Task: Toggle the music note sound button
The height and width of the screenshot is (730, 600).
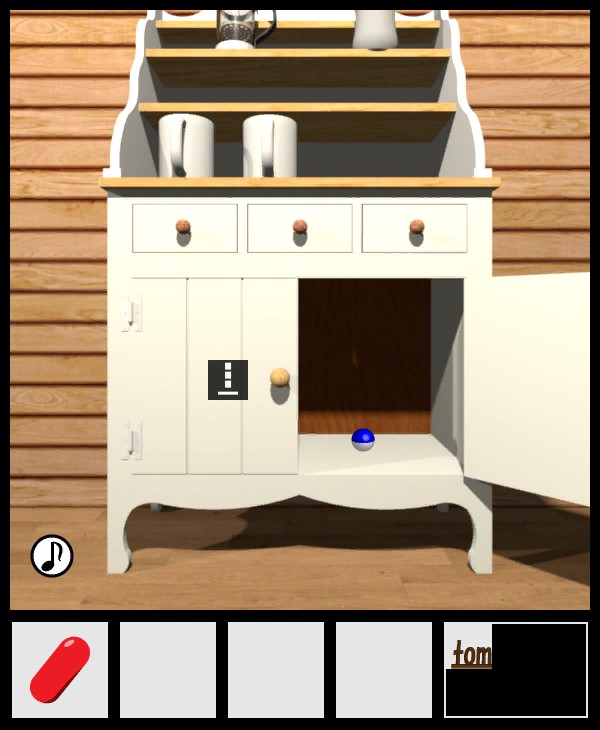Action: coord(52,556)
